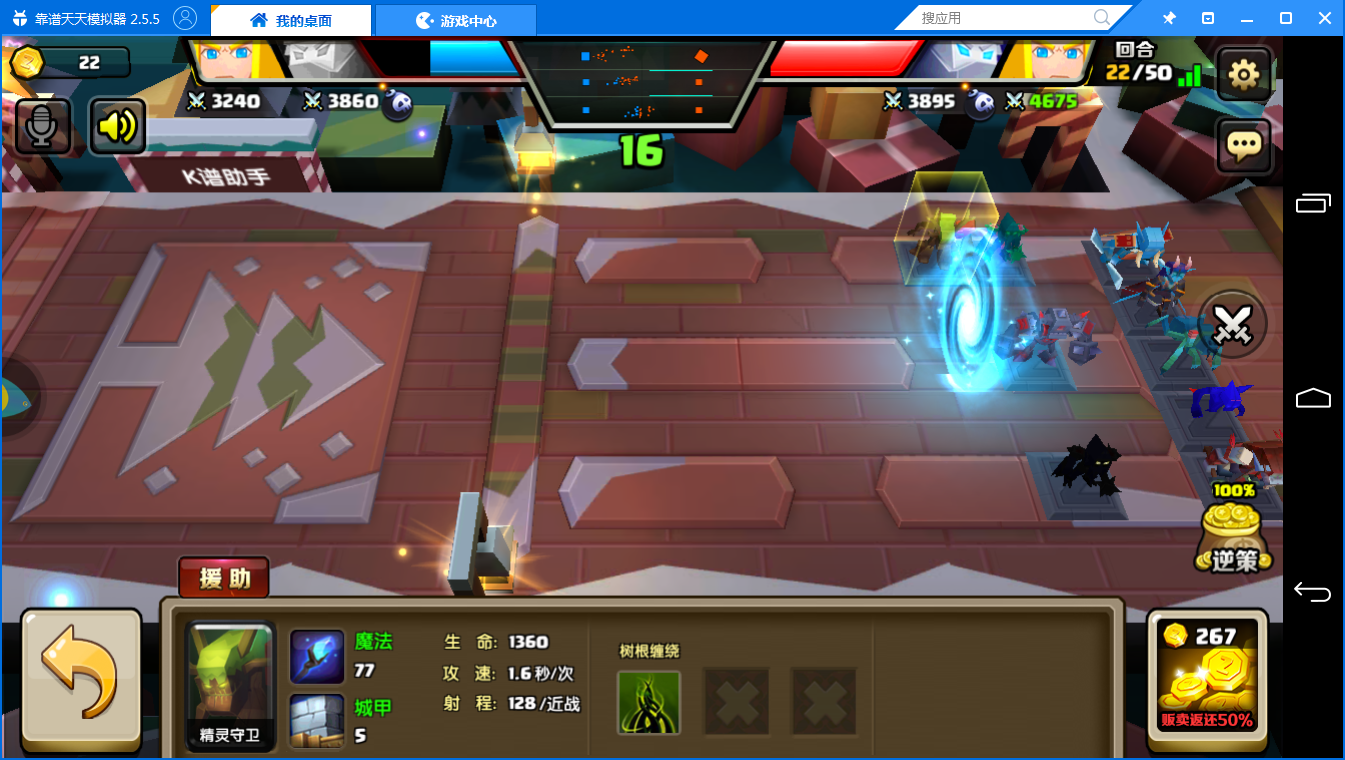The image size is (1345, 760).
Task: Toggle the speaker sound button
Action: 117,126
